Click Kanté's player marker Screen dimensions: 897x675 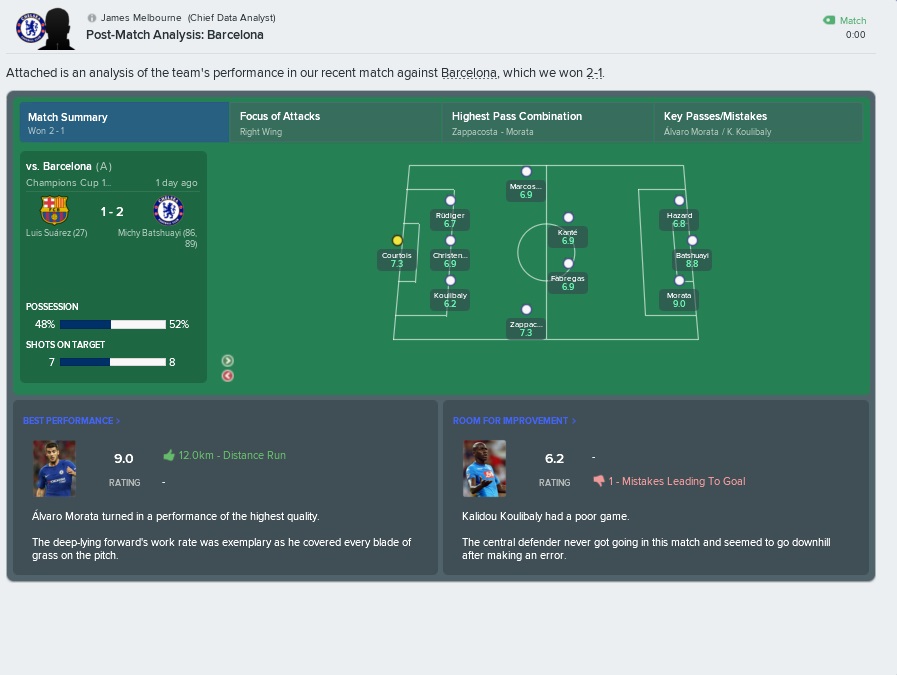[x=568, y=218]
